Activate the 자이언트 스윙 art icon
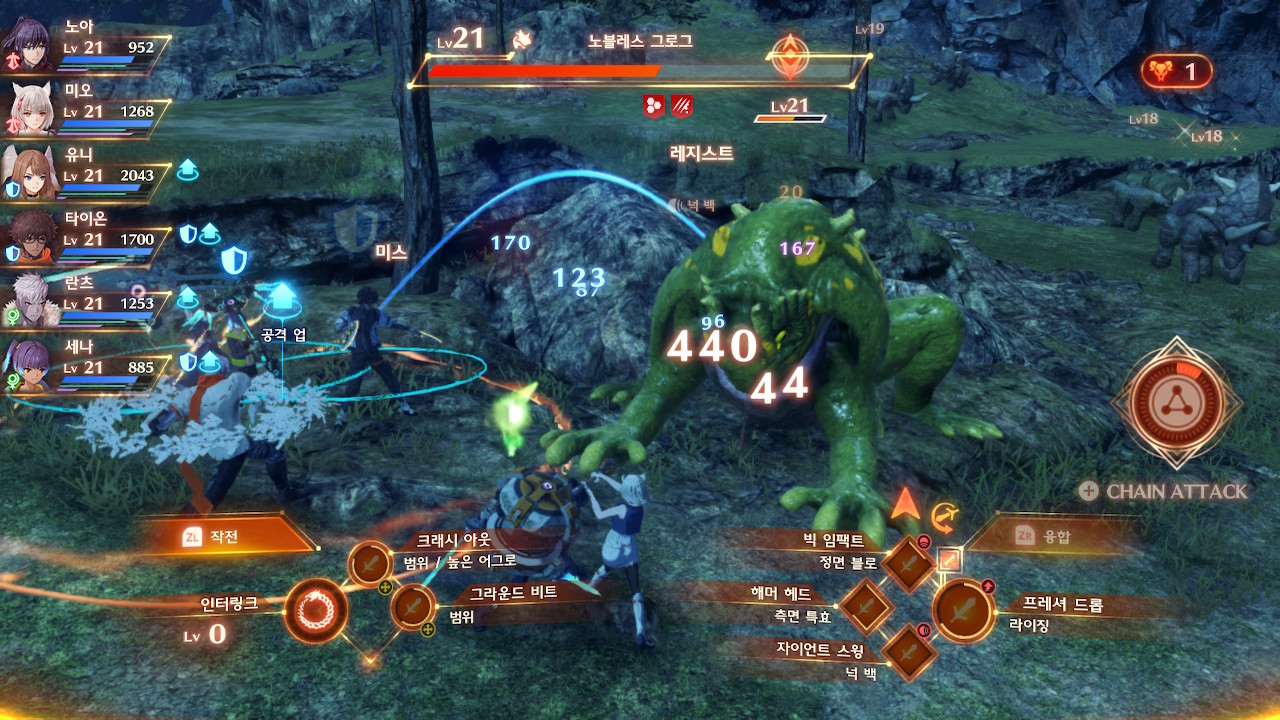Screen dimensions: 1280x720 click(x=908, y=650)
